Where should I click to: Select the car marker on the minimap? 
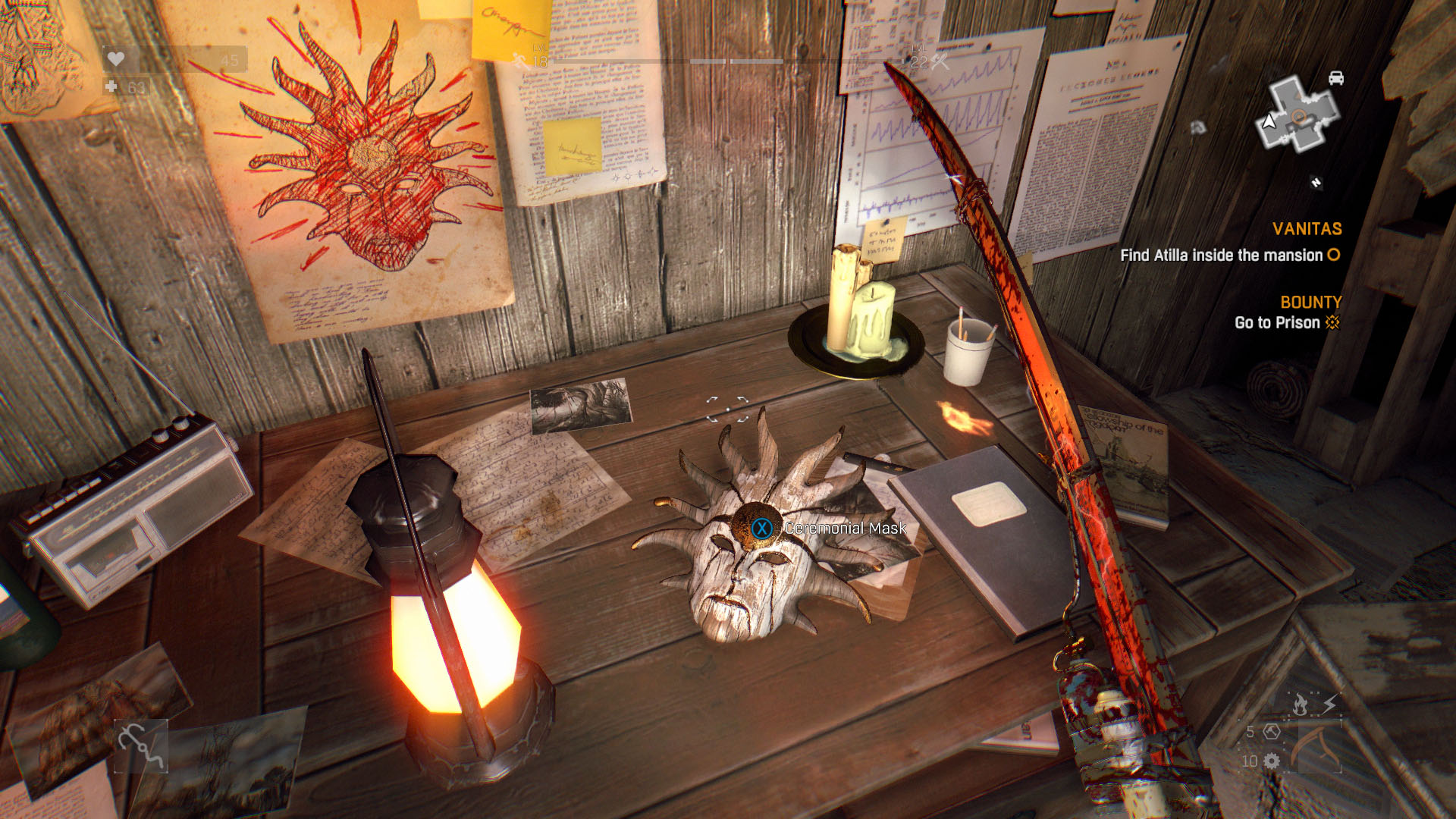tap(1336, 78)
